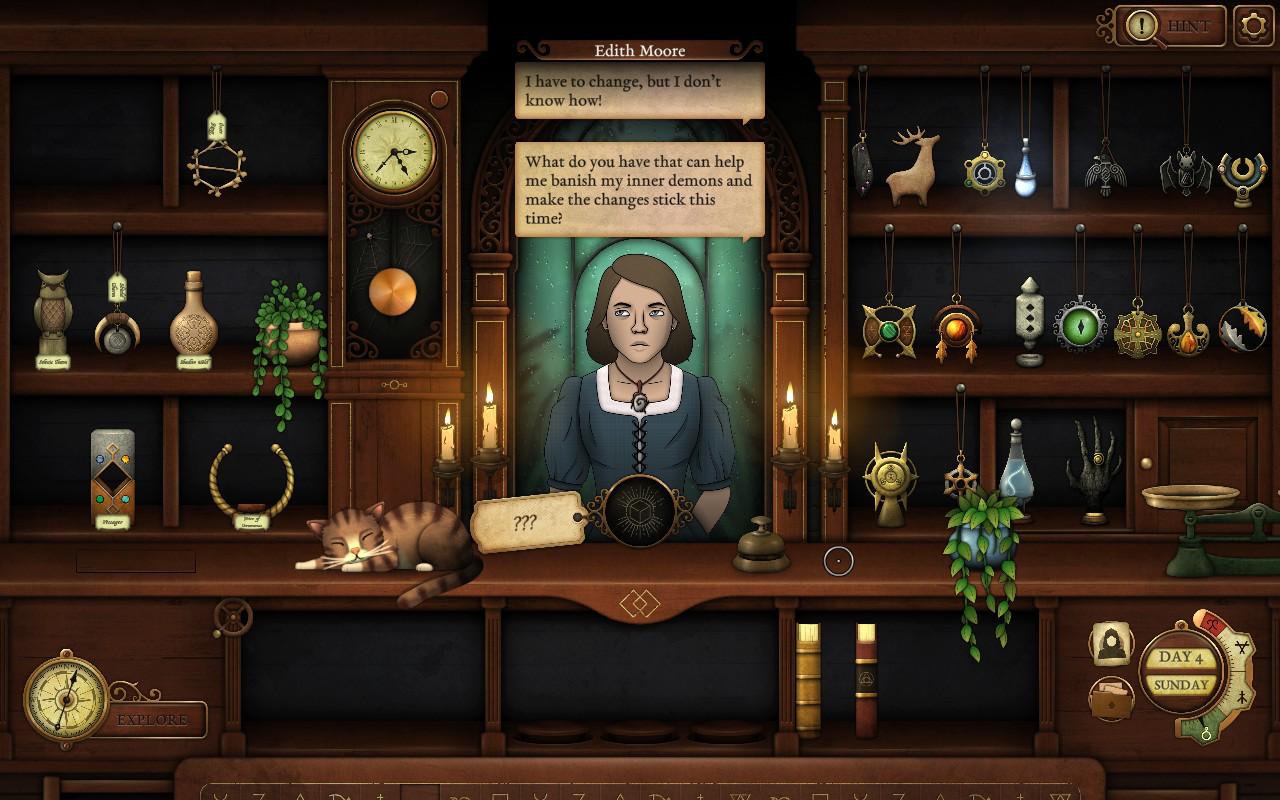The height and width of the screenshot is (800, 1280).
Task: Open the tan book with gold bands
Action: [x=808, y=680]
